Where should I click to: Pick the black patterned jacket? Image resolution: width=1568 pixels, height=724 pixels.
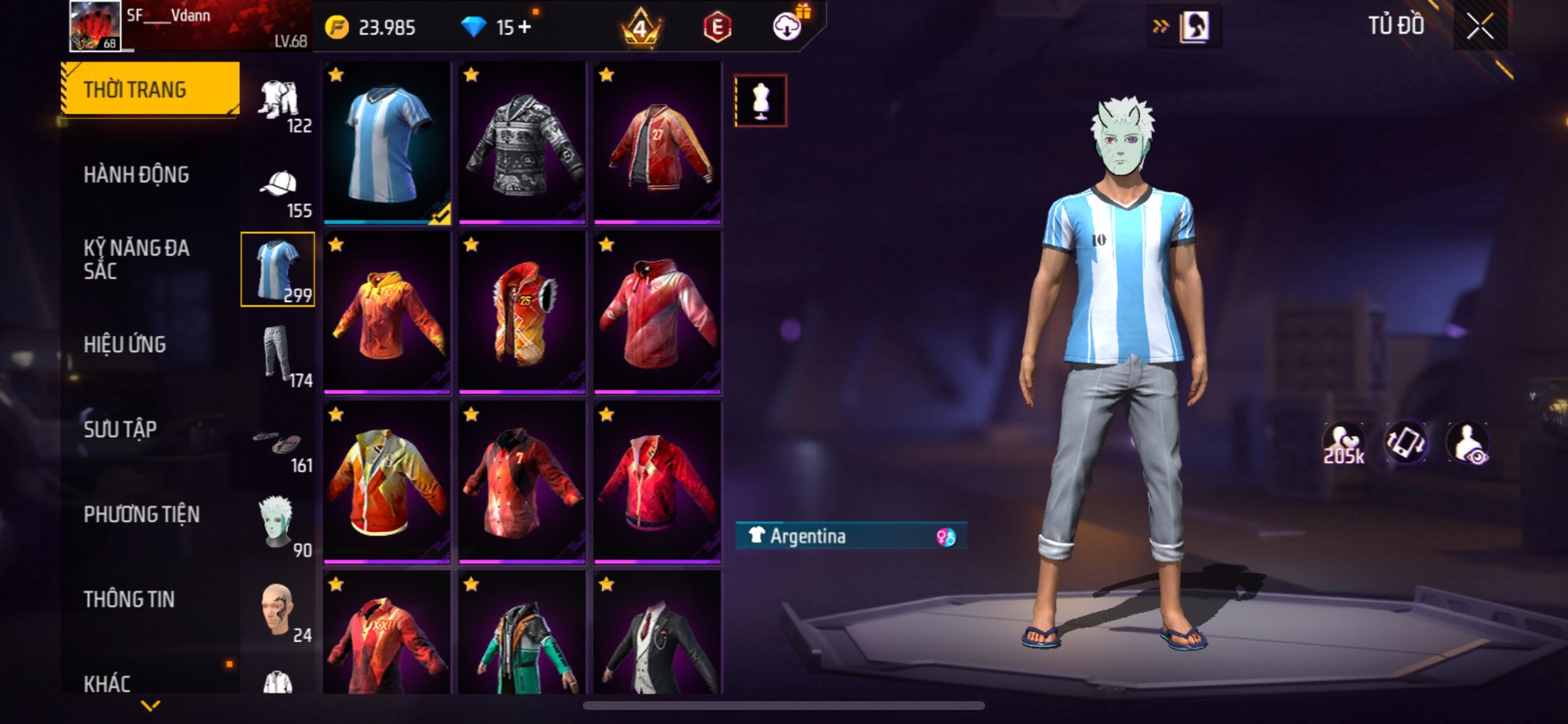[x=522, y=143]
